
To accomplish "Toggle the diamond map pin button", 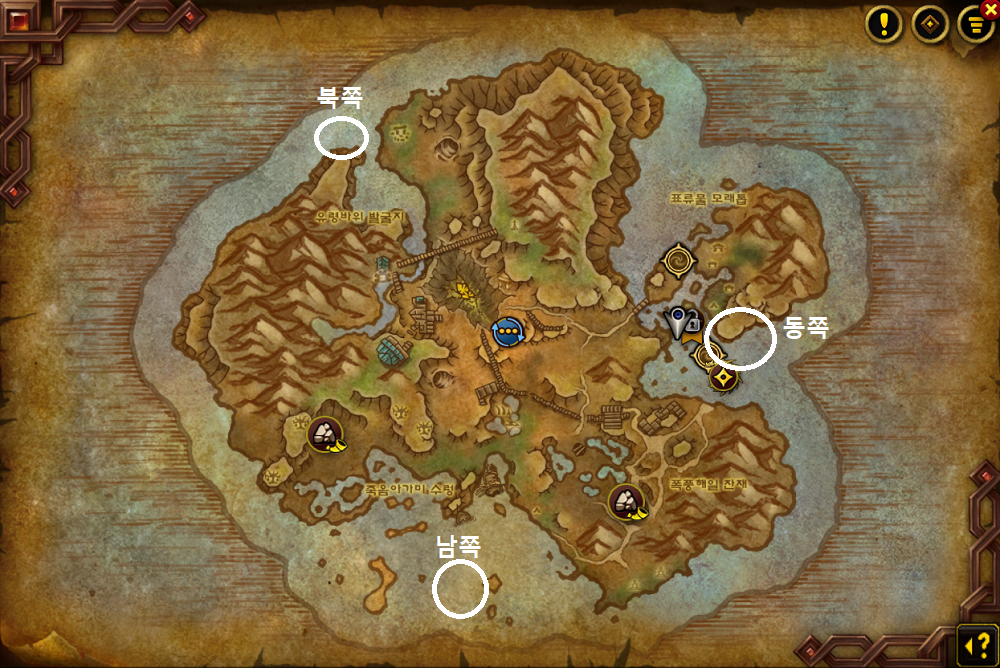I will (x=930, y=25).
